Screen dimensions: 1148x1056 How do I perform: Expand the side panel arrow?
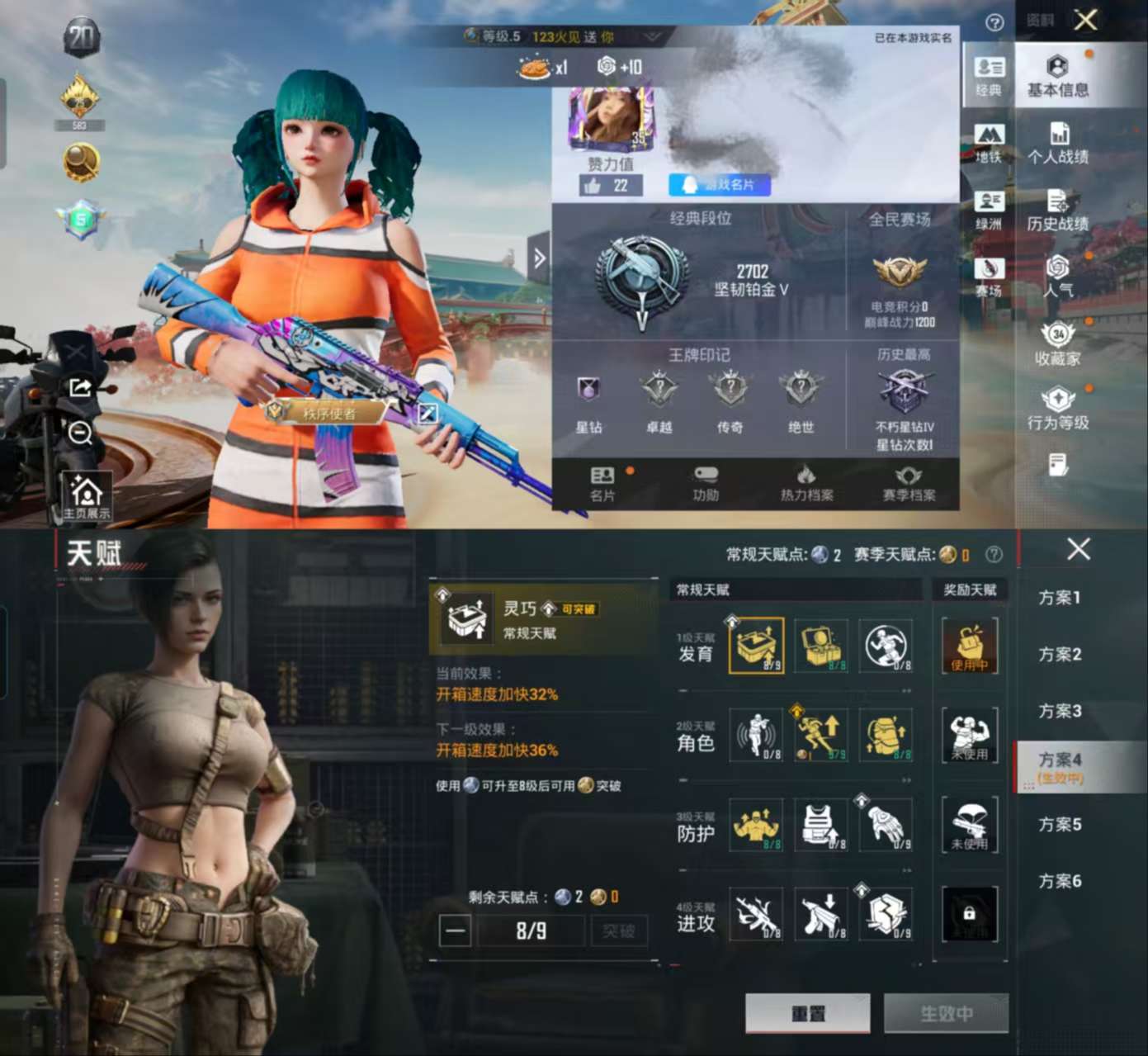coord(539,258)
